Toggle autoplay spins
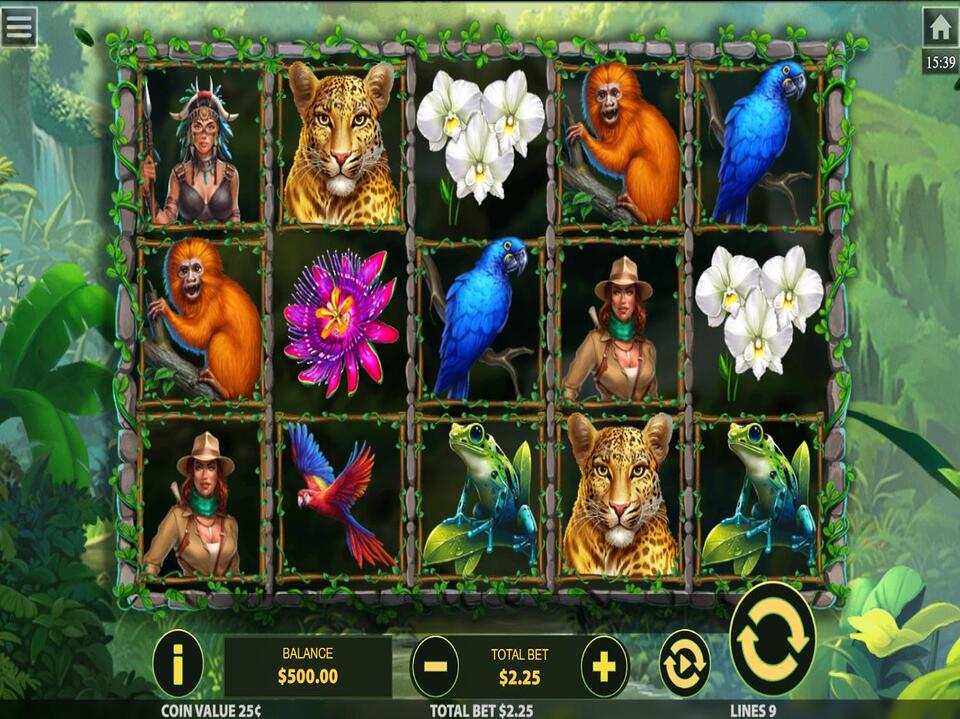Viewport: 960px width, 719px height. point(684,663)
